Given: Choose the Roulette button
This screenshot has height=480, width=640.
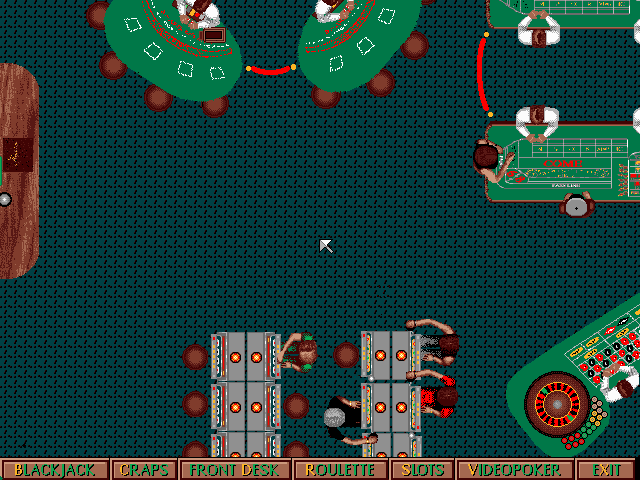Looking at the screenshot, I should pyautogui.click(x=340, y=470).
